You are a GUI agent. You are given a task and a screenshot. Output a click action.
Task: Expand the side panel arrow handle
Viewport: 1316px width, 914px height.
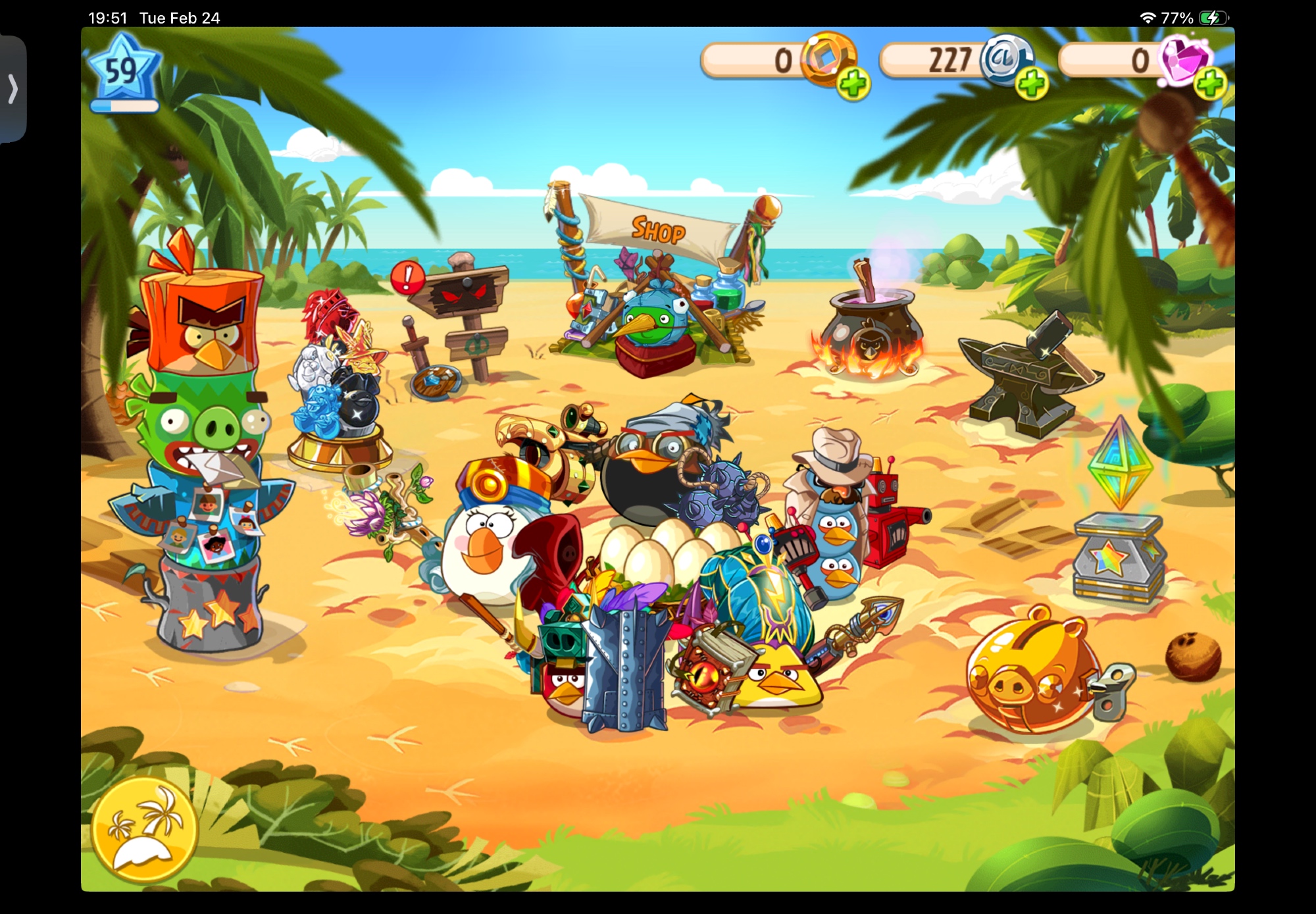pos(13,89)
